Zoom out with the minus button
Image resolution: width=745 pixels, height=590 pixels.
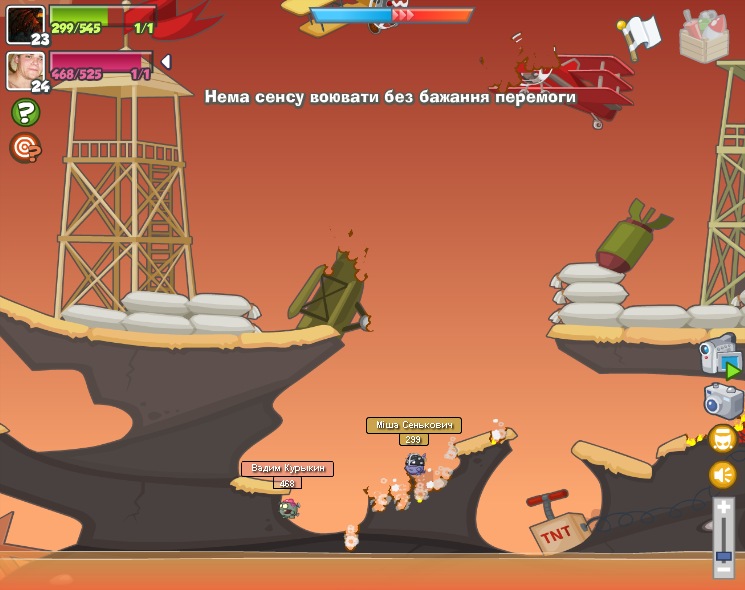(724, 570)
